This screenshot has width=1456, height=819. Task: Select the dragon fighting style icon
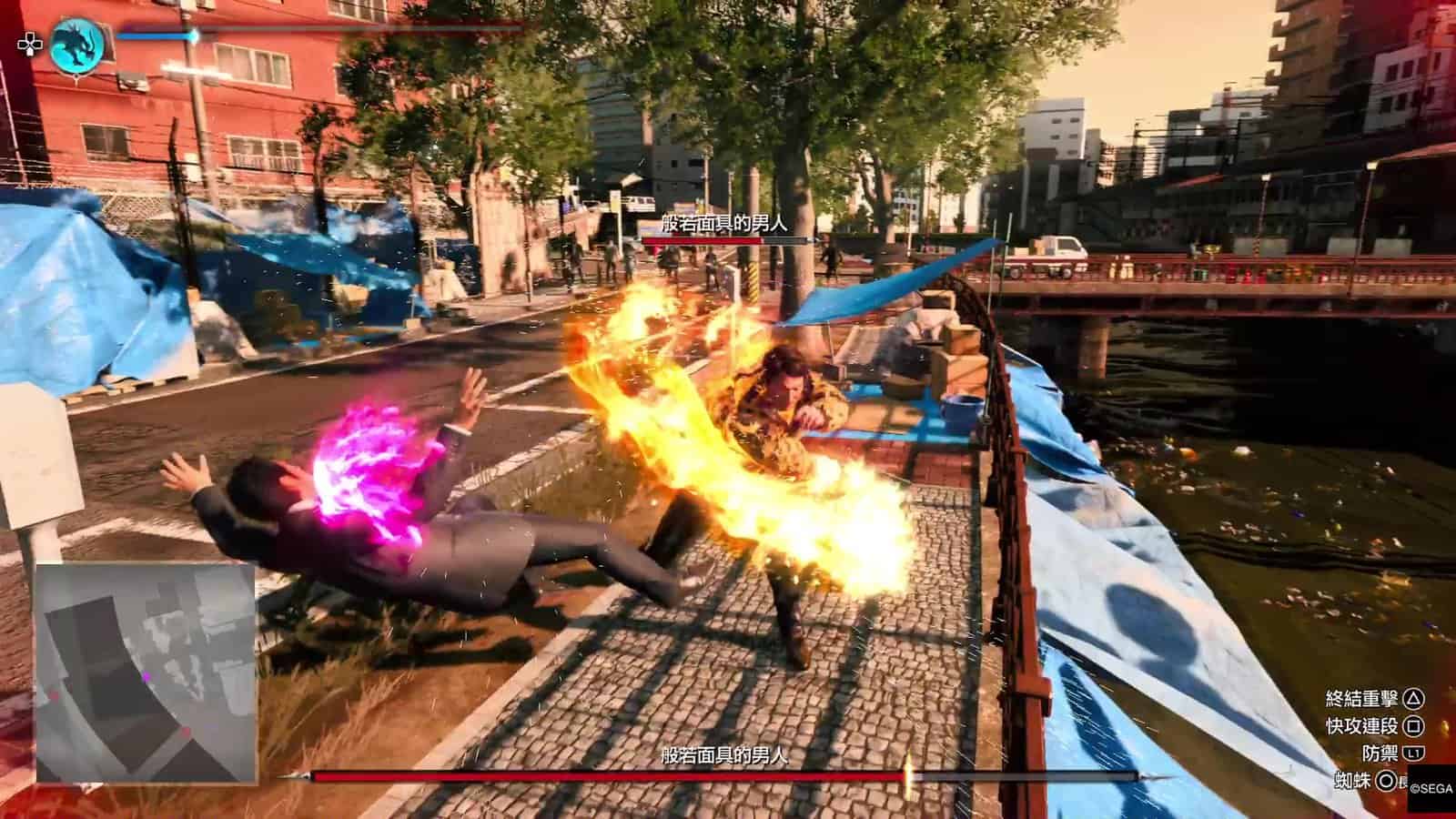pos(77,45)
